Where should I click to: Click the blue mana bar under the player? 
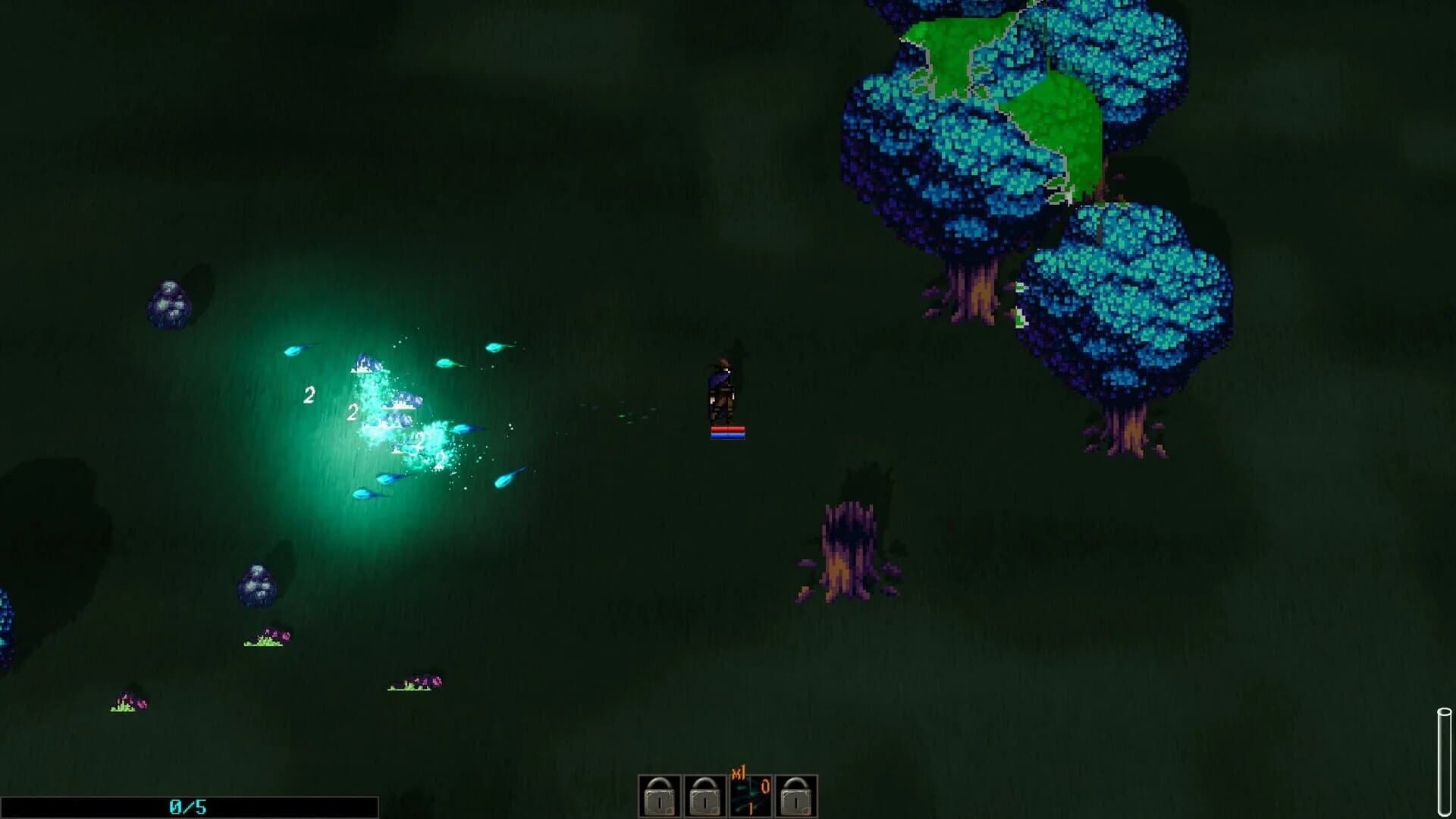(728, 436)
